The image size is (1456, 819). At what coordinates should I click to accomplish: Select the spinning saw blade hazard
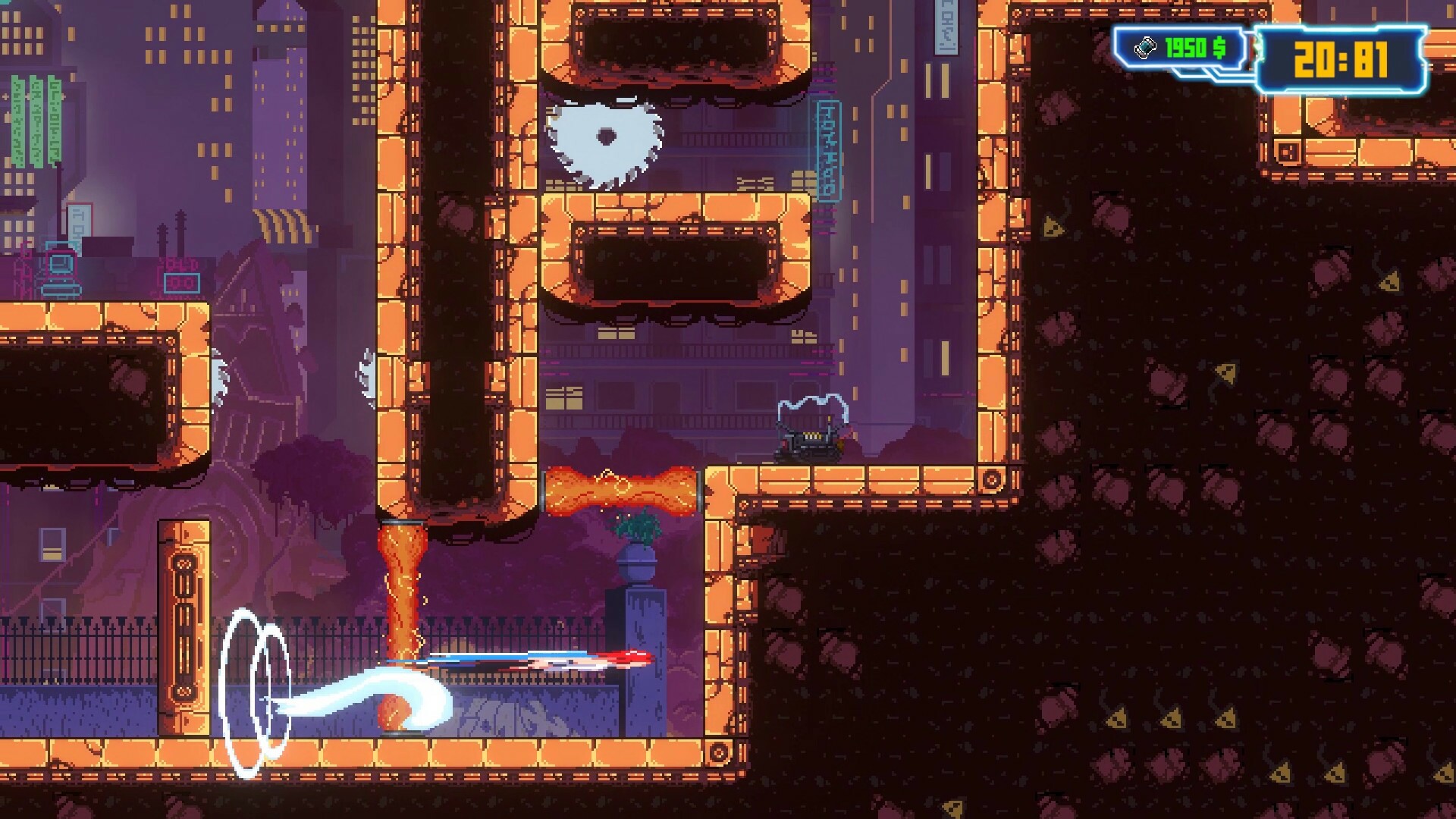(607, 136)
